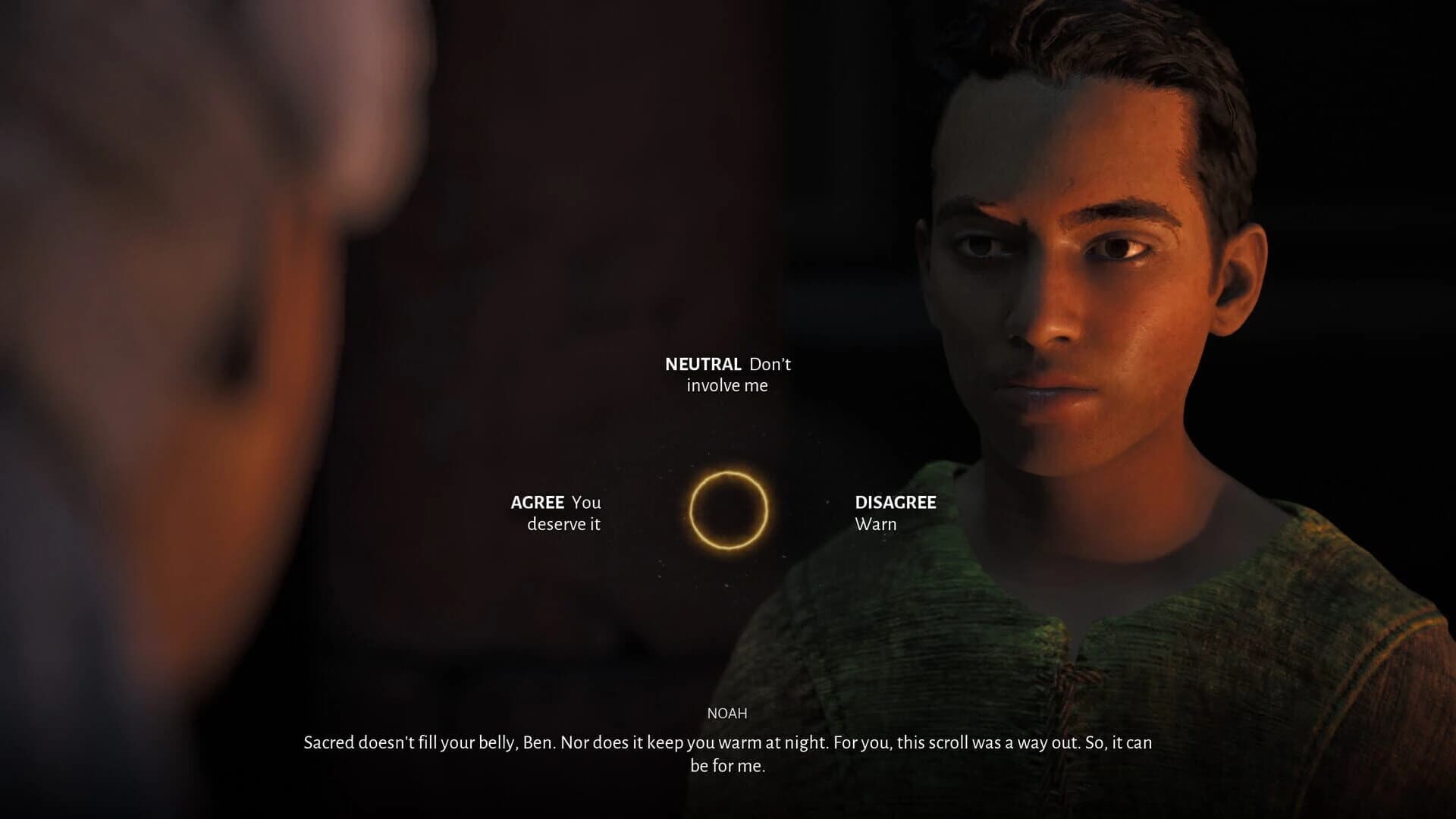Click the DISAGREE label right of ring
This screenshot has width=1456, height=819.
coord(896,502)
